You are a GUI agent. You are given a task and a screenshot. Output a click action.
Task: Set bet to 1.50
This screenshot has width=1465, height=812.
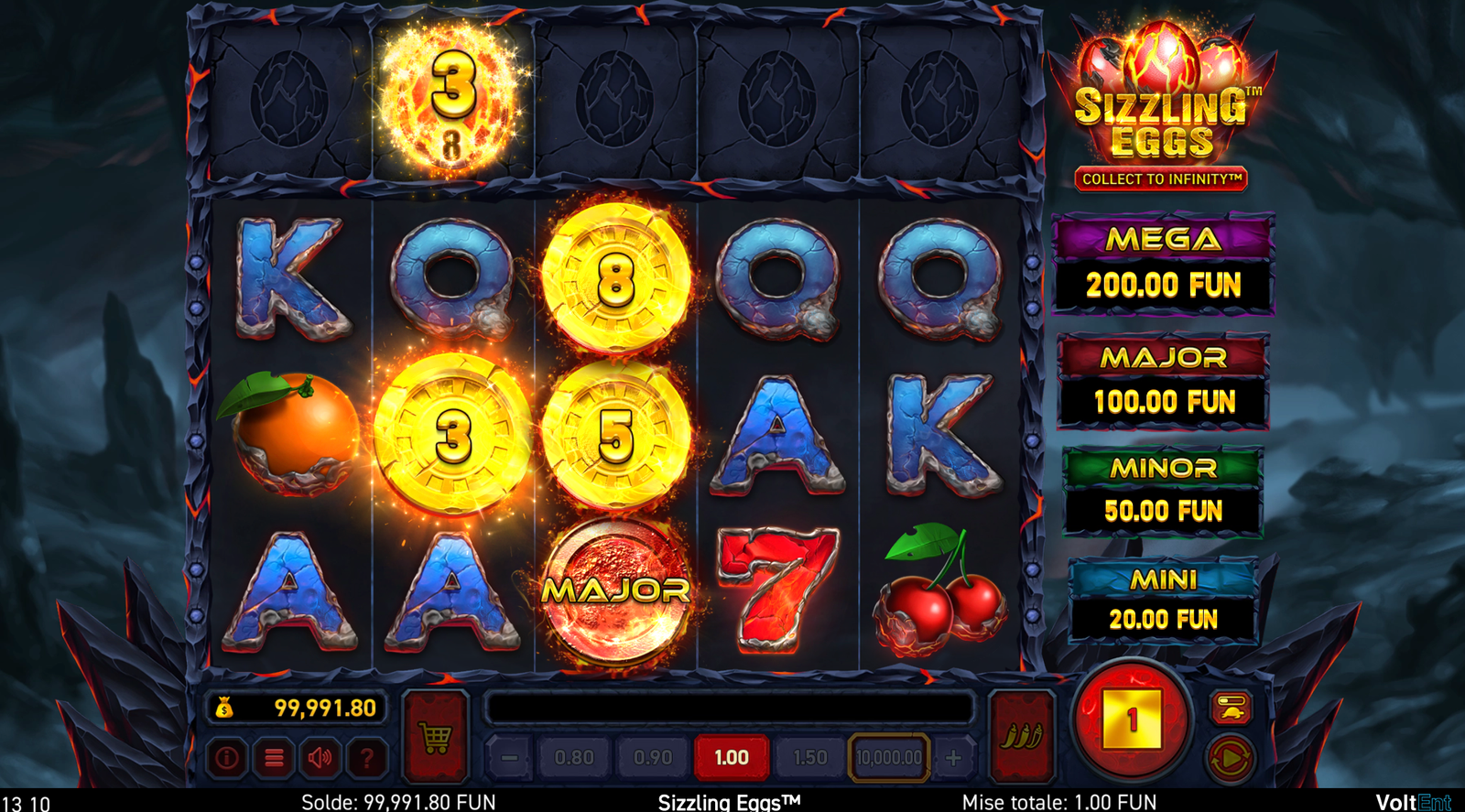810,758
